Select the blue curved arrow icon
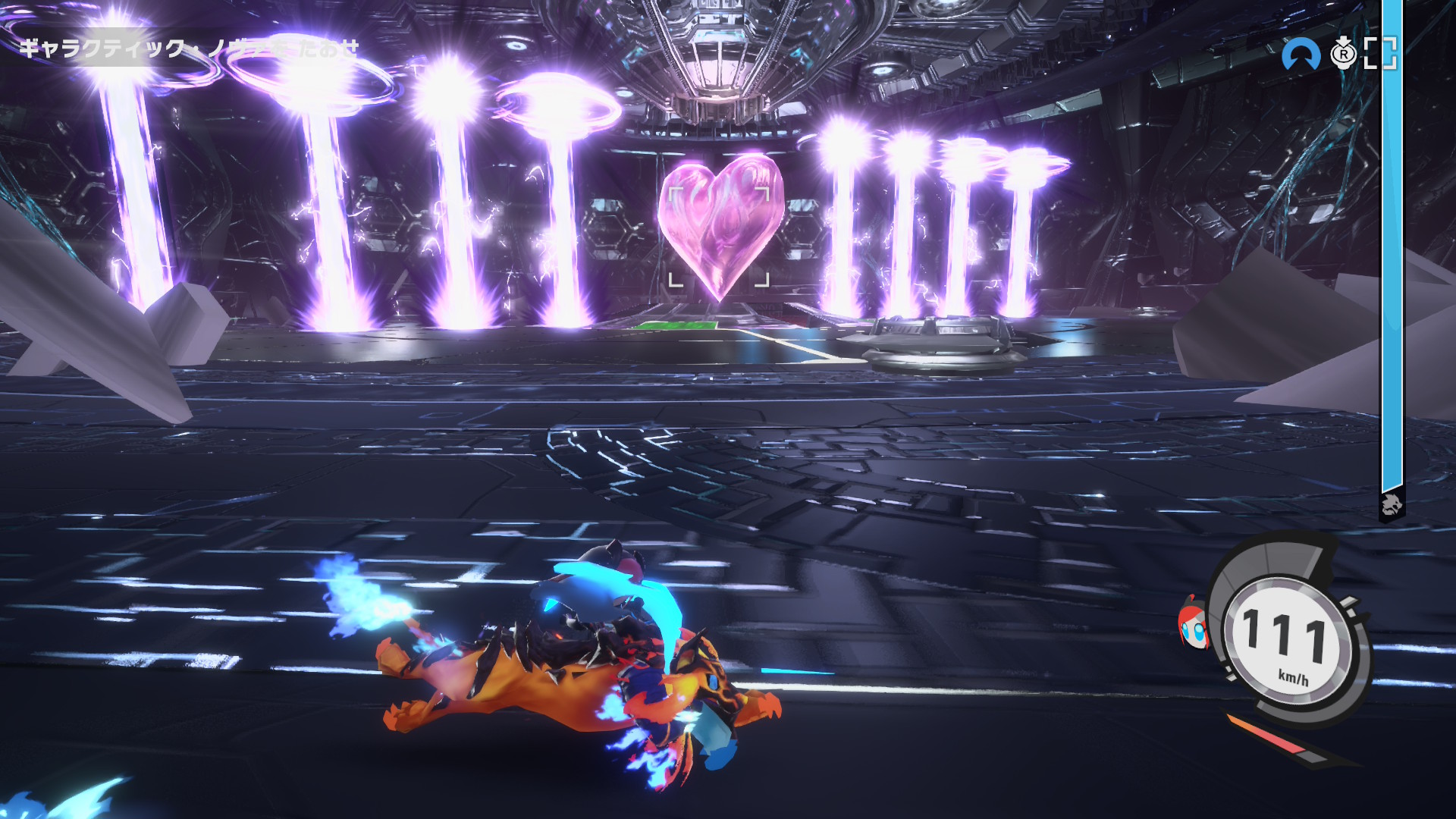 click(1300, 53)
